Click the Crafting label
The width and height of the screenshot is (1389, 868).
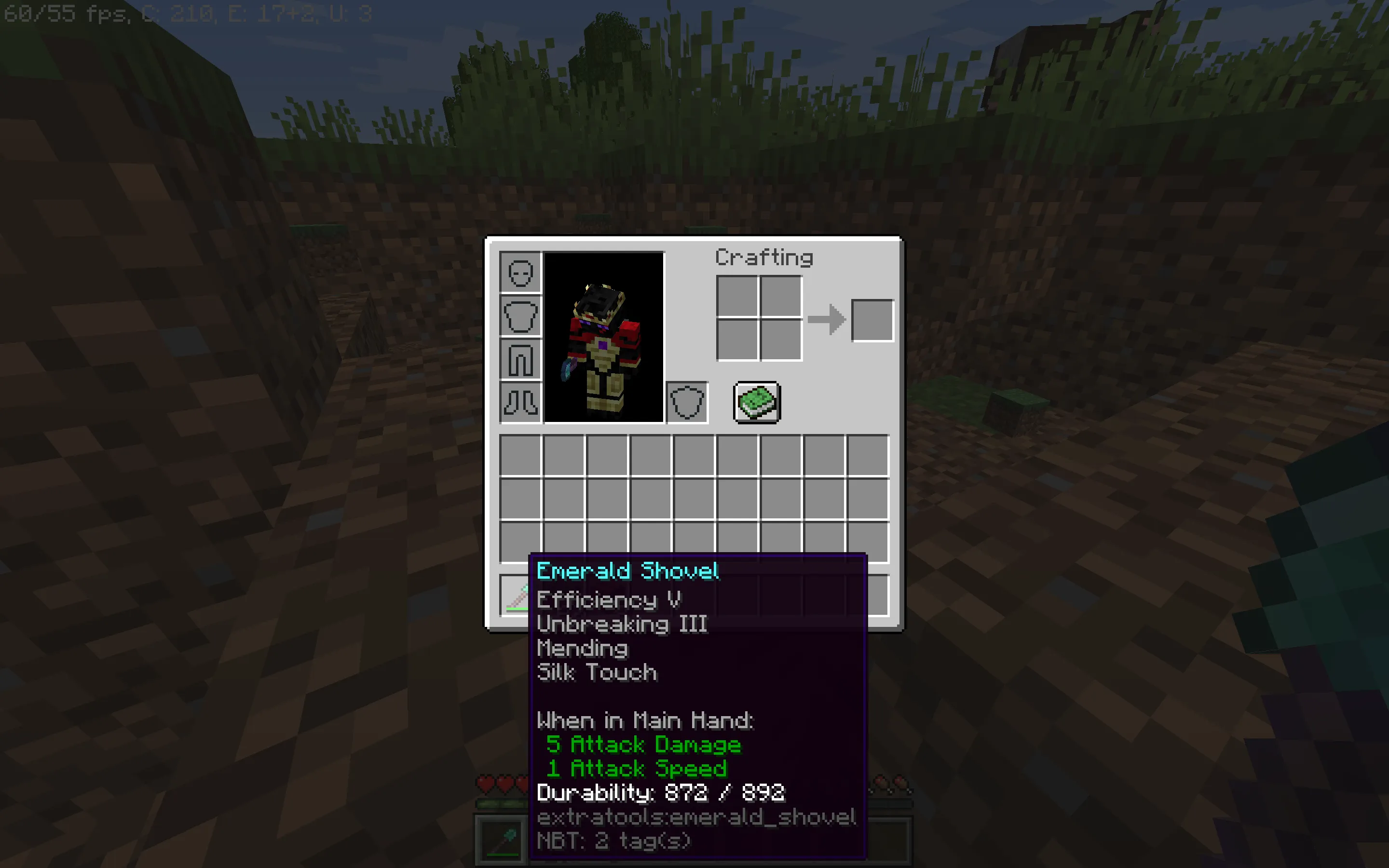click(764, 257)
